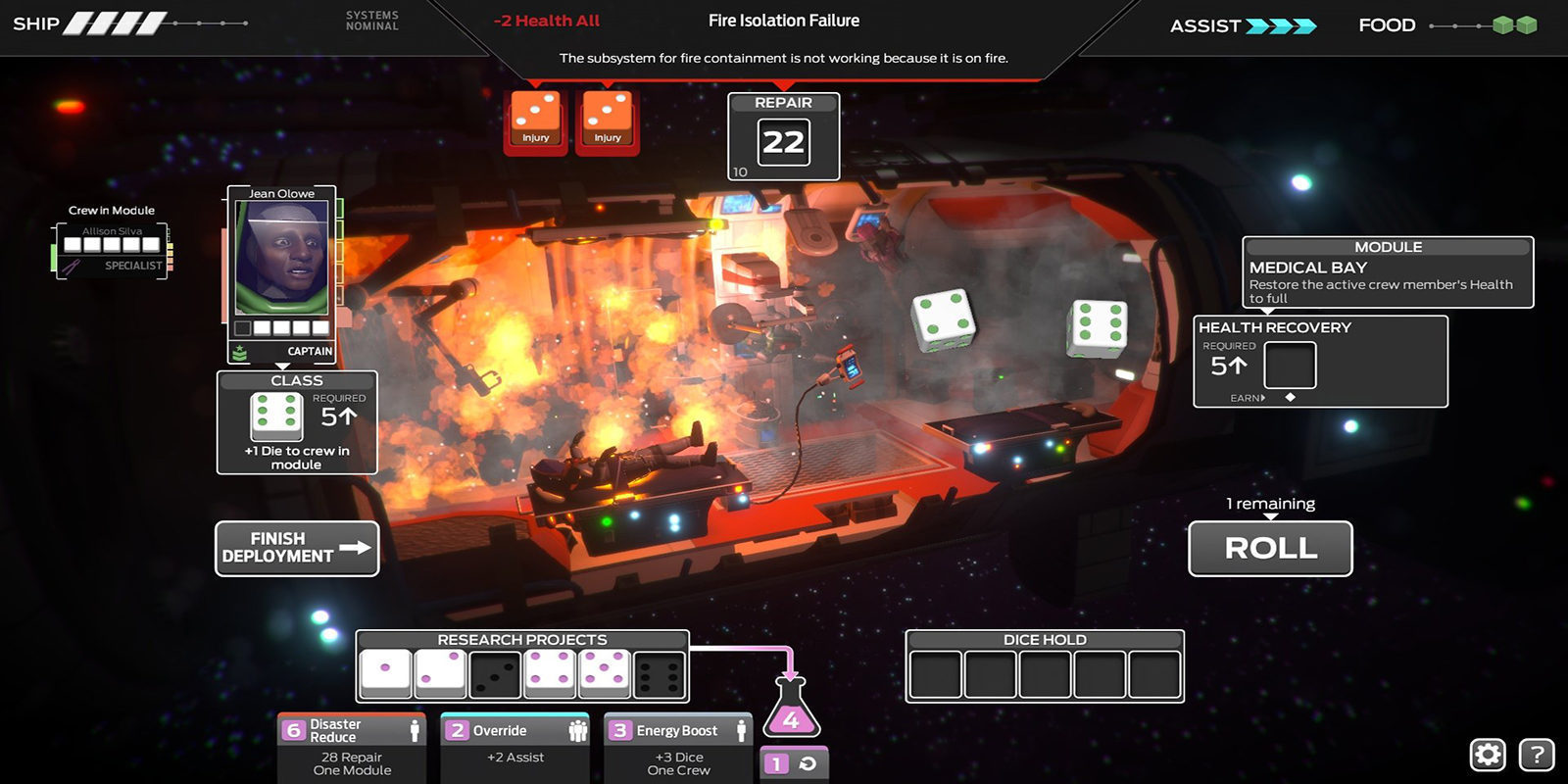This screenshot has height=784, width=1568.
Task: View the Medical Bay module panel
Action: coord(1388,272)
